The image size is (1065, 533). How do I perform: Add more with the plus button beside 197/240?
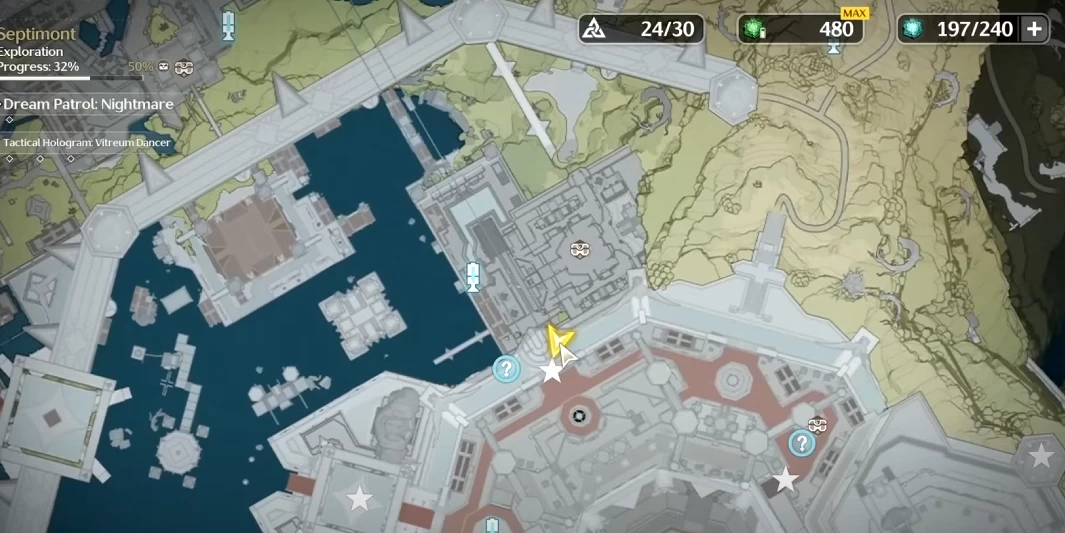click(x=1034, y=29)
